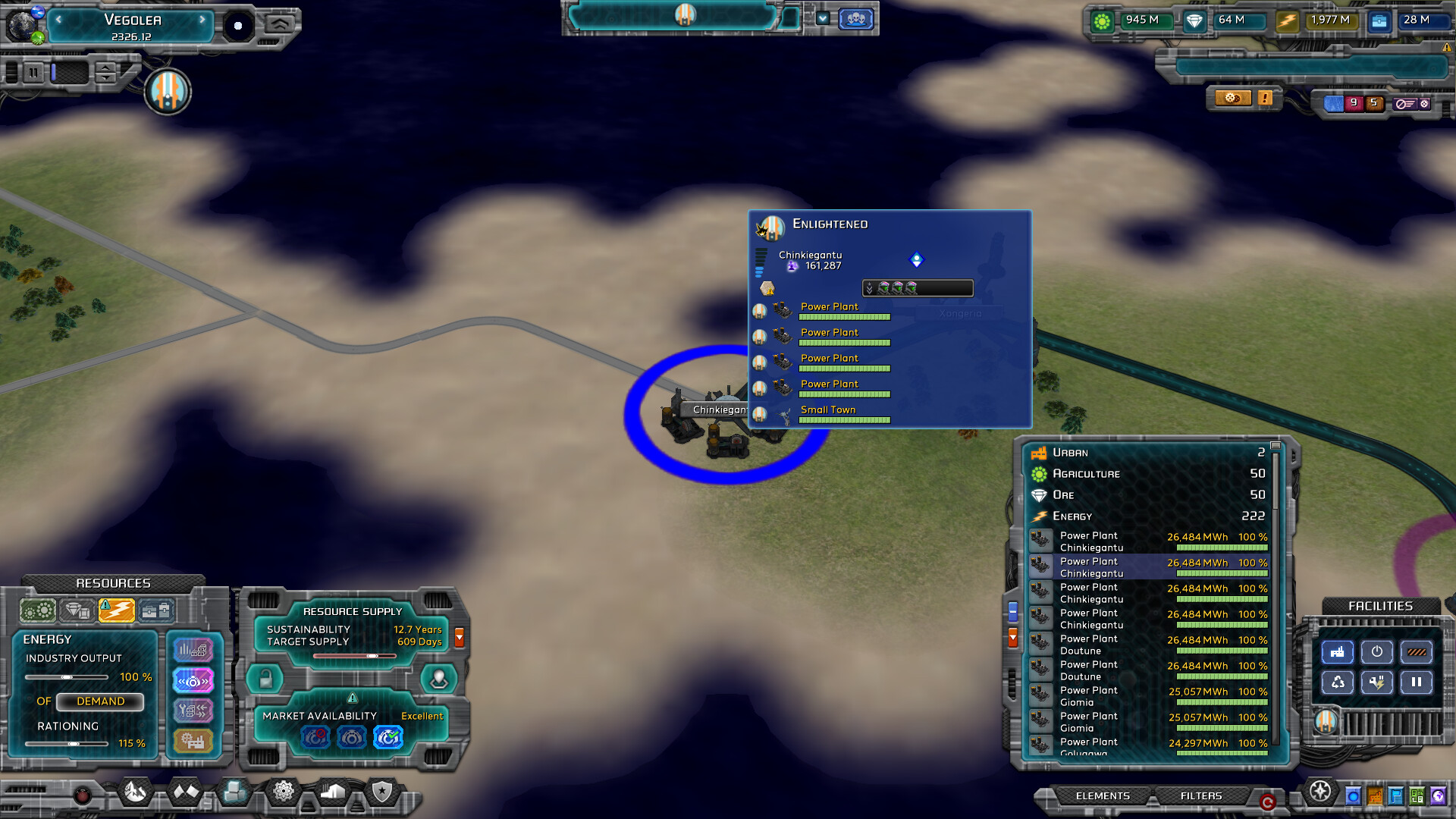Click the DEMAND button in the Energy panel
Screen dimensions: 1456x819
point(100,701)
